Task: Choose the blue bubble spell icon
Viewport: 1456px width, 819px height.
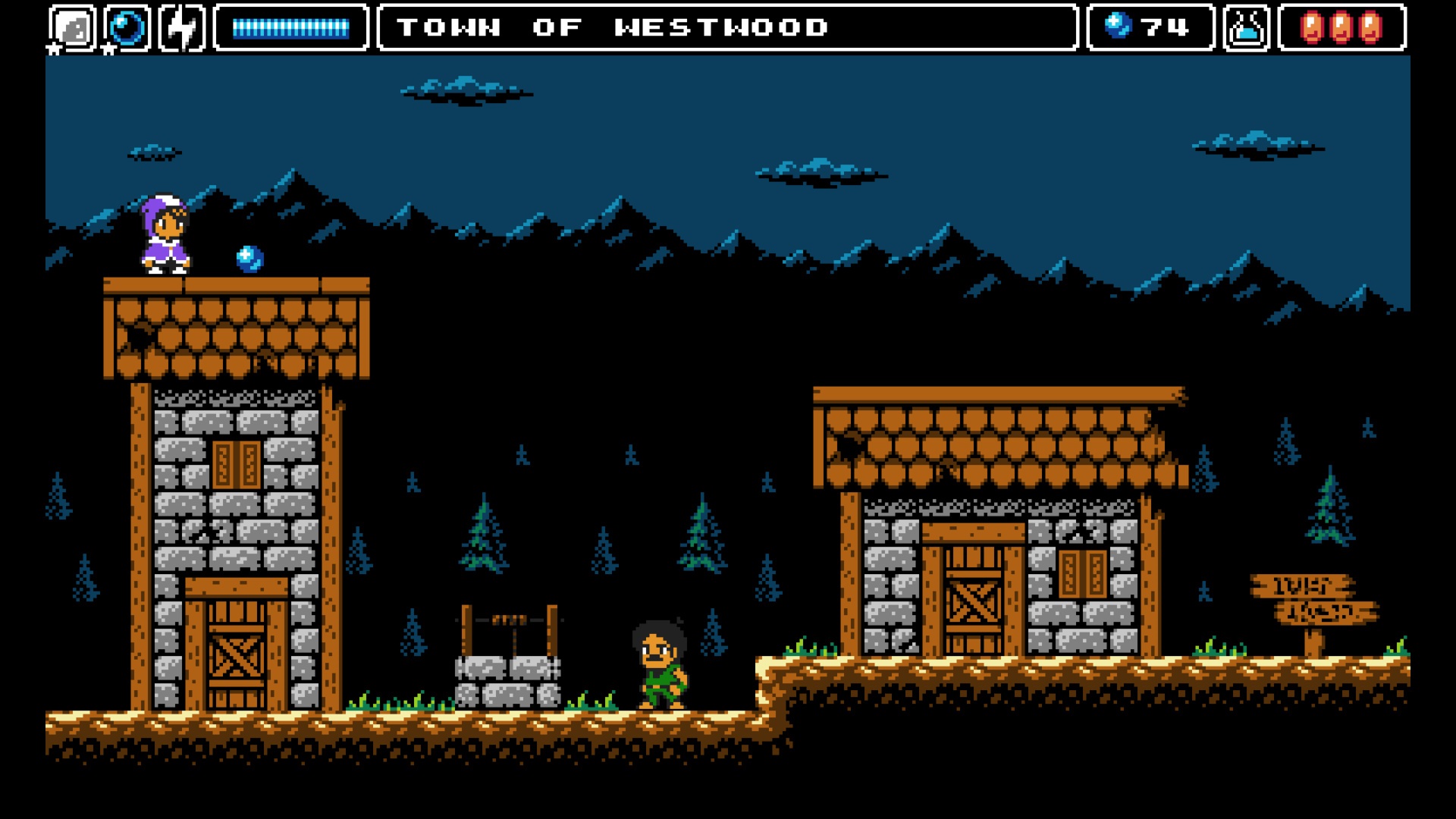Action: [x=127, y=28]
